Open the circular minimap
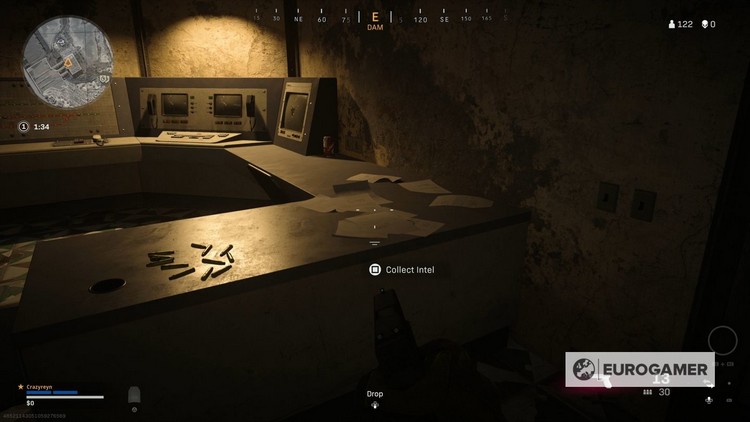This screenshot has height=422, width=750. 70,59
